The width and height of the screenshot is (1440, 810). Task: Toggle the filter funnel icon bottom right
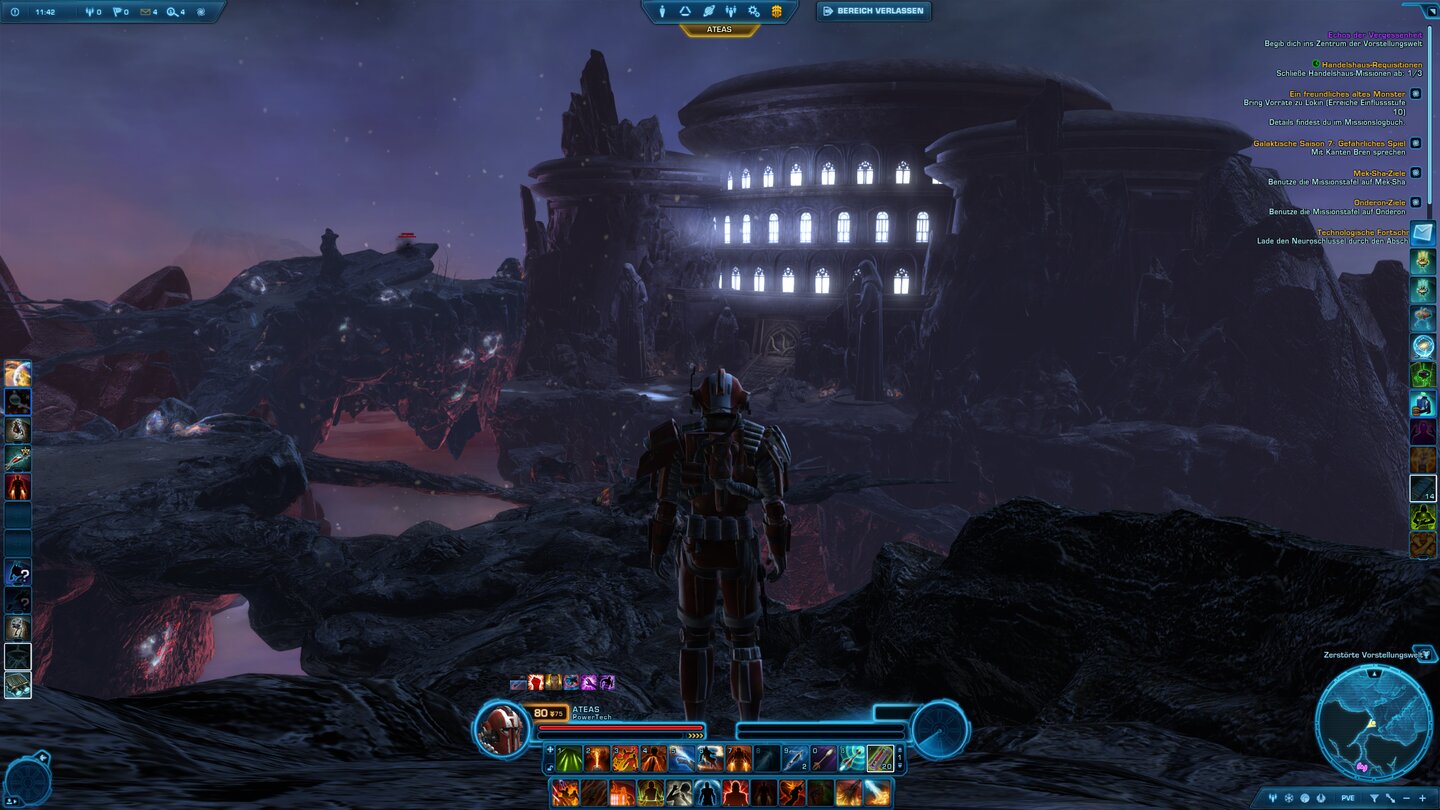[x=1375, y=798]
